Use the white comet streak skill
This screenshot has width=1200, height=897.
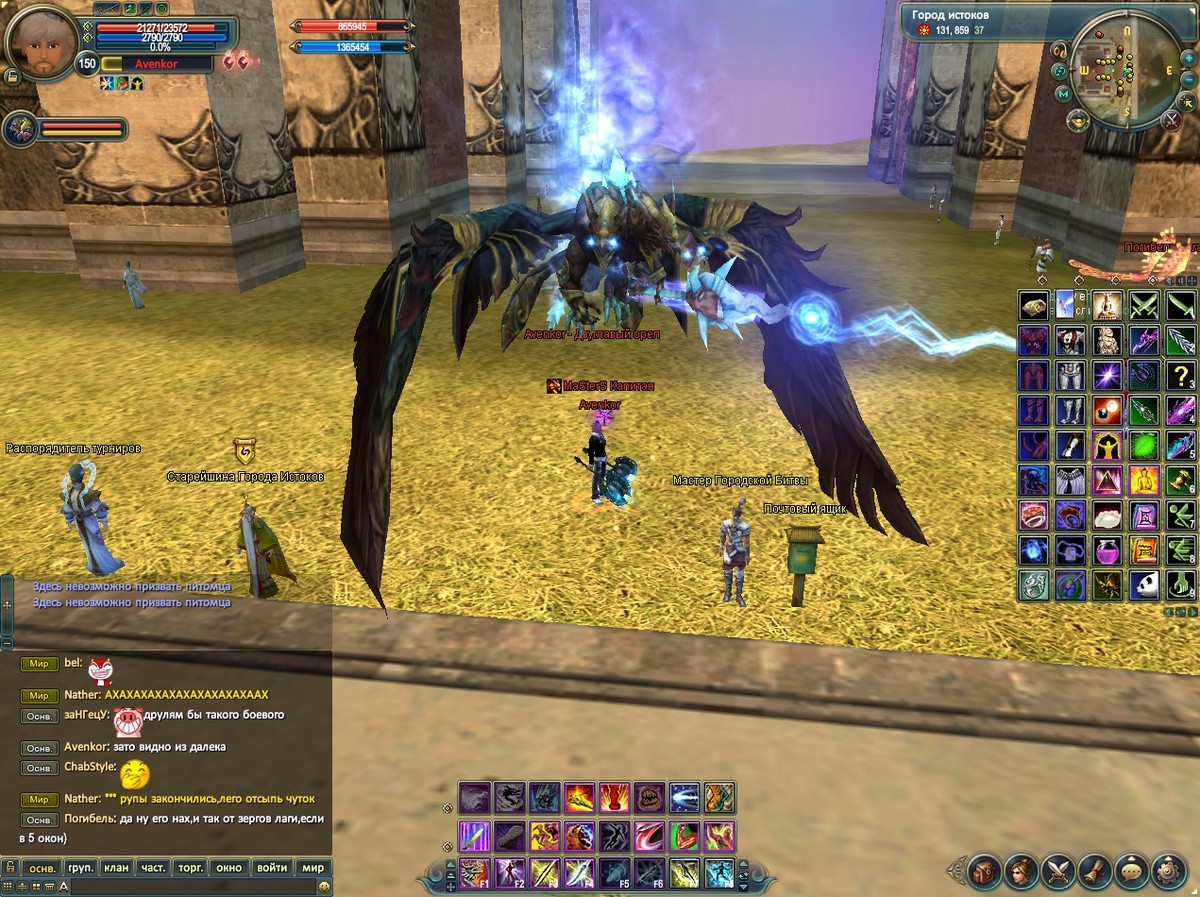click(x=685, y=798)
